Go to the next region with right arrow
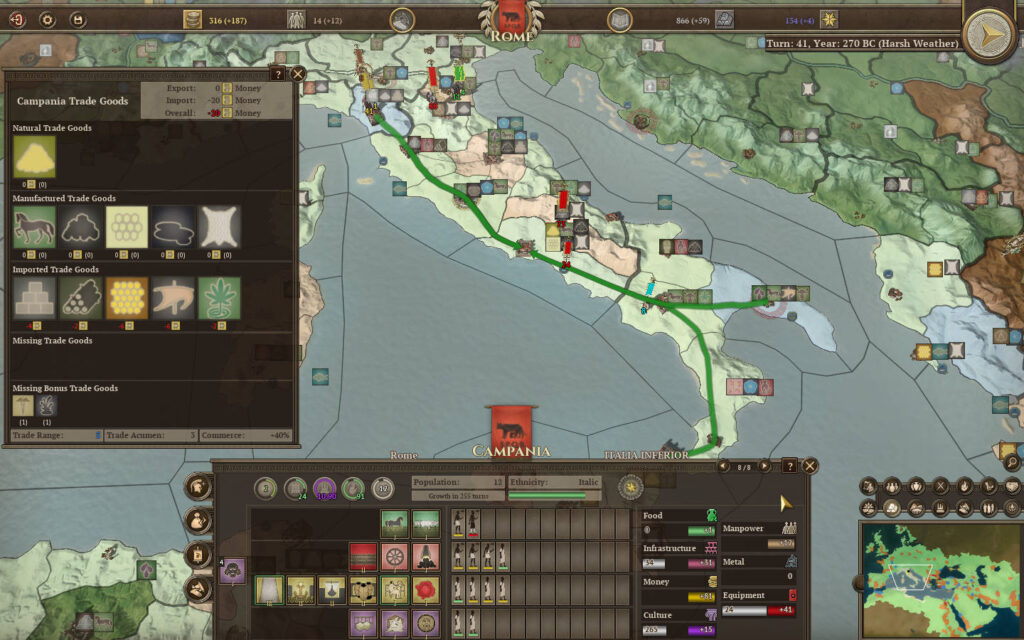 click(x=765, y=466)
